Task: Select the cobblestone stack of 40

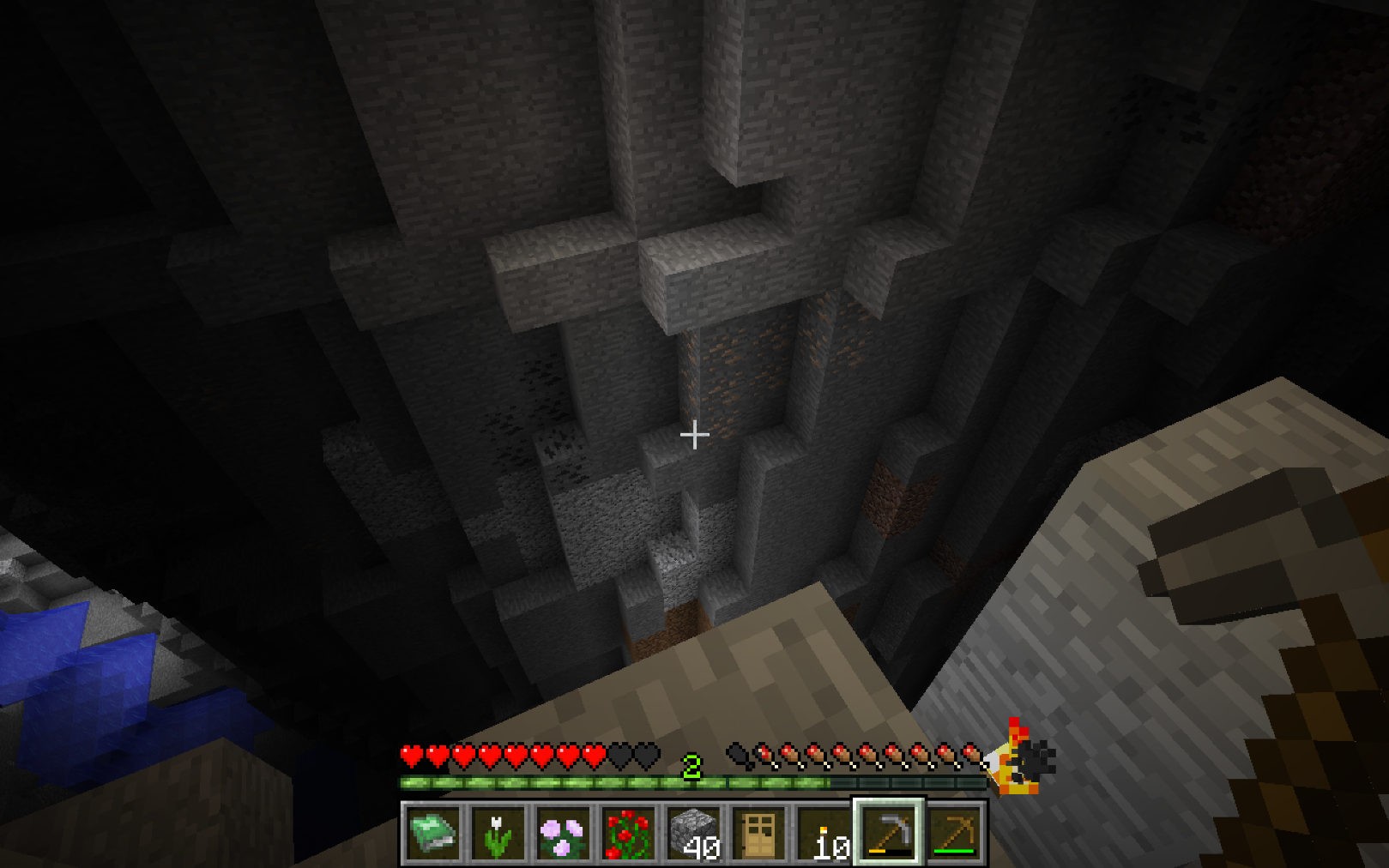Action: pyautogui.click(x=693, y=834)
